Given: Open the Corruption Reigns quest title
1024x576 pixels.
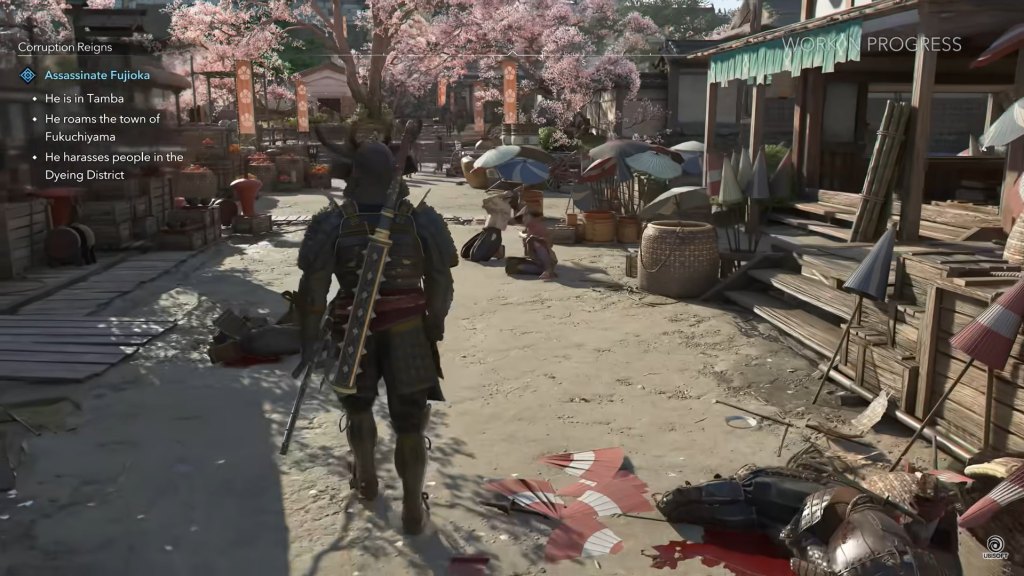Looking at the screenshot, I should click(65, 47).
